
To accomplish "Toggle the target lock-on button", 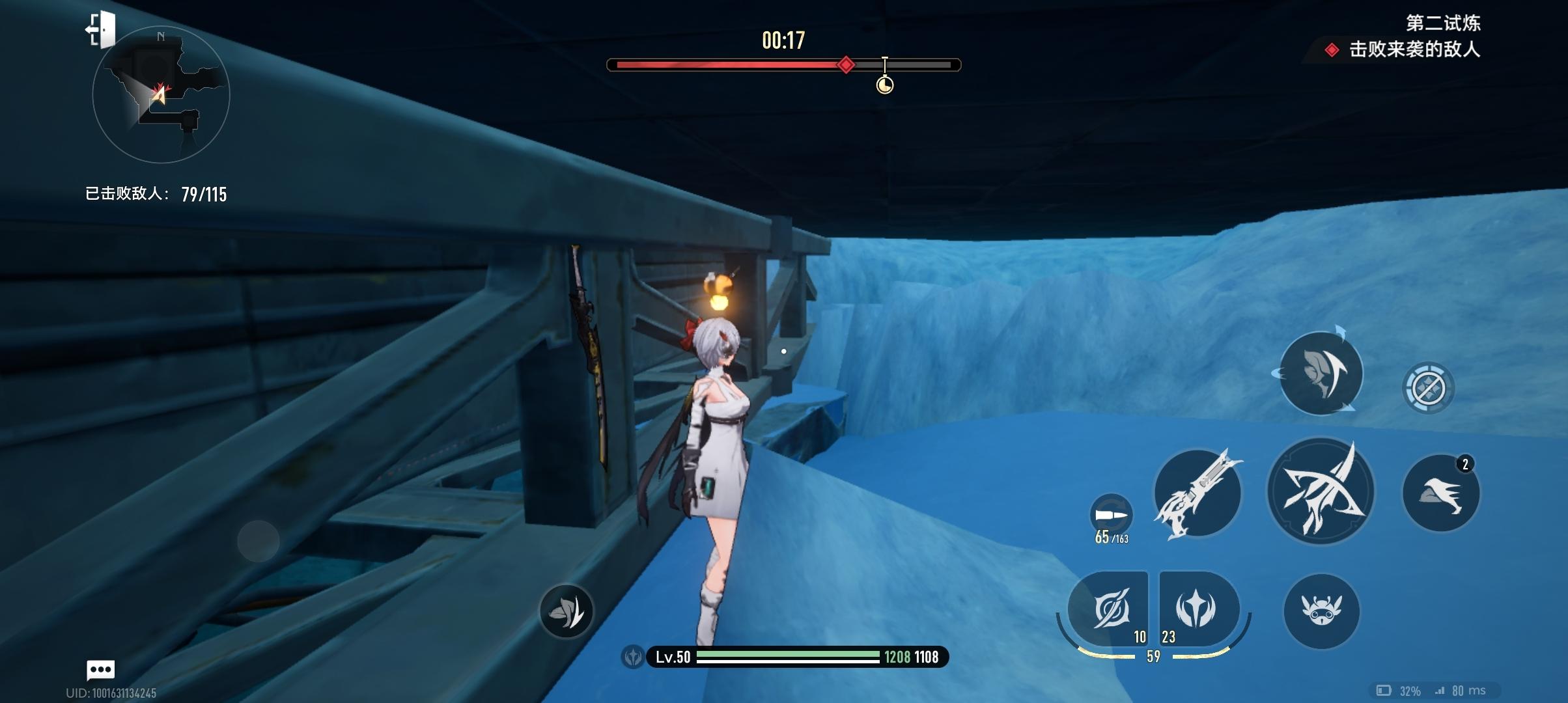I will click(x=1427, y=388).
